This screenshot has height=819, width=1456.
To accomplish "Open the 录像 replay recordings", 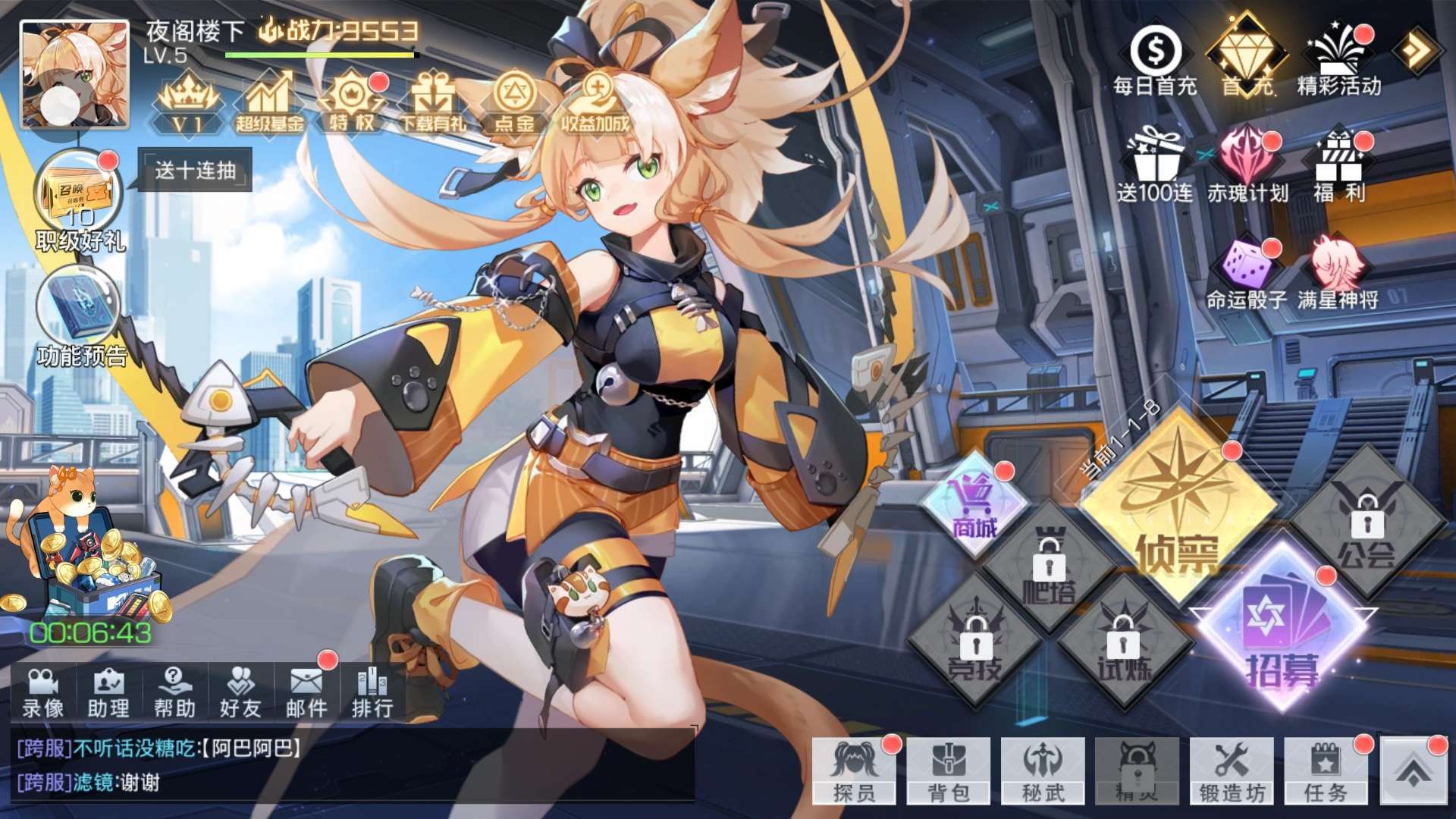I will 43,692.
